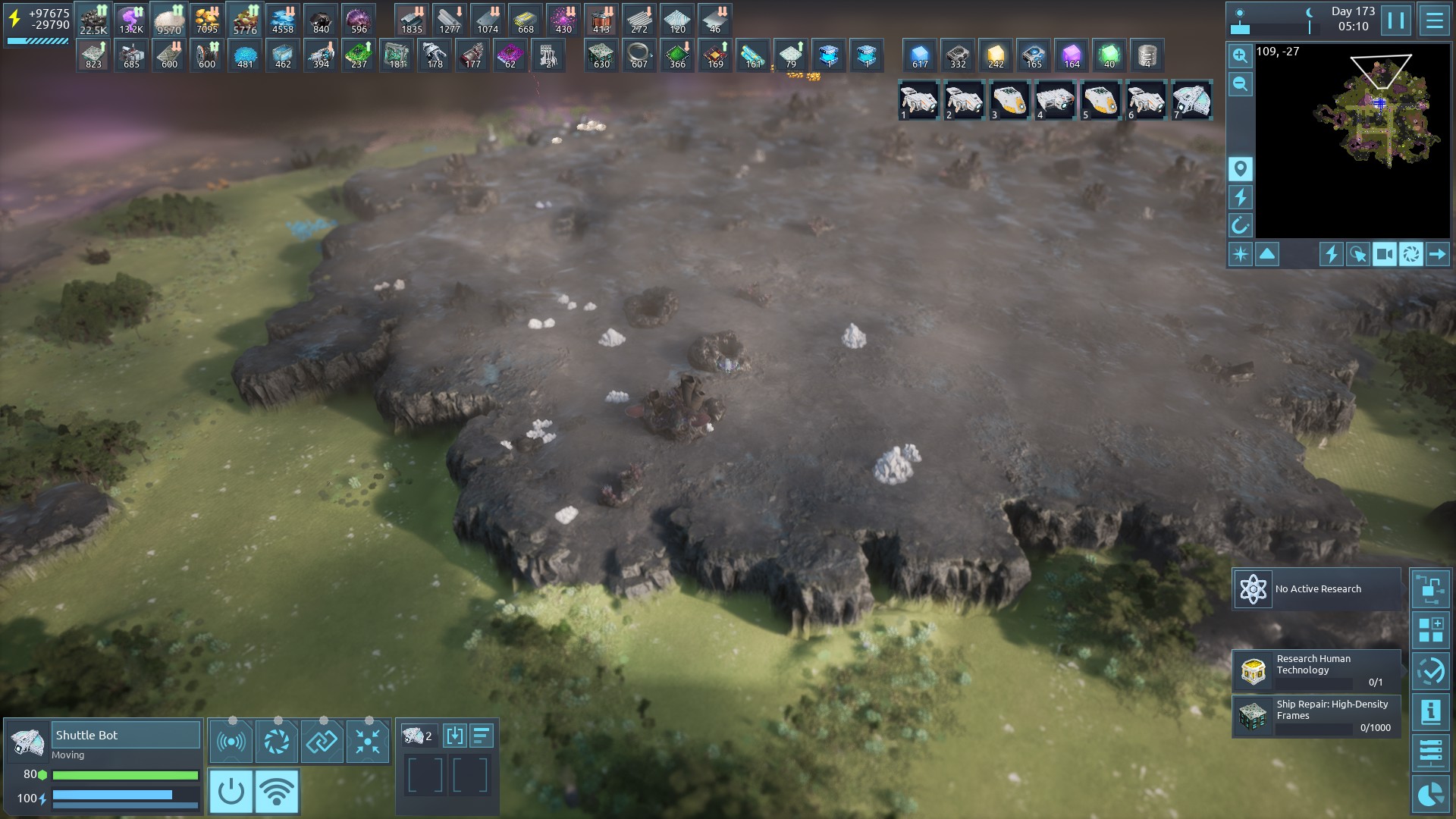Open the pie chart statistics panel
Viewport: 1456px width, 819px height.
click(x=1430, y=794)
